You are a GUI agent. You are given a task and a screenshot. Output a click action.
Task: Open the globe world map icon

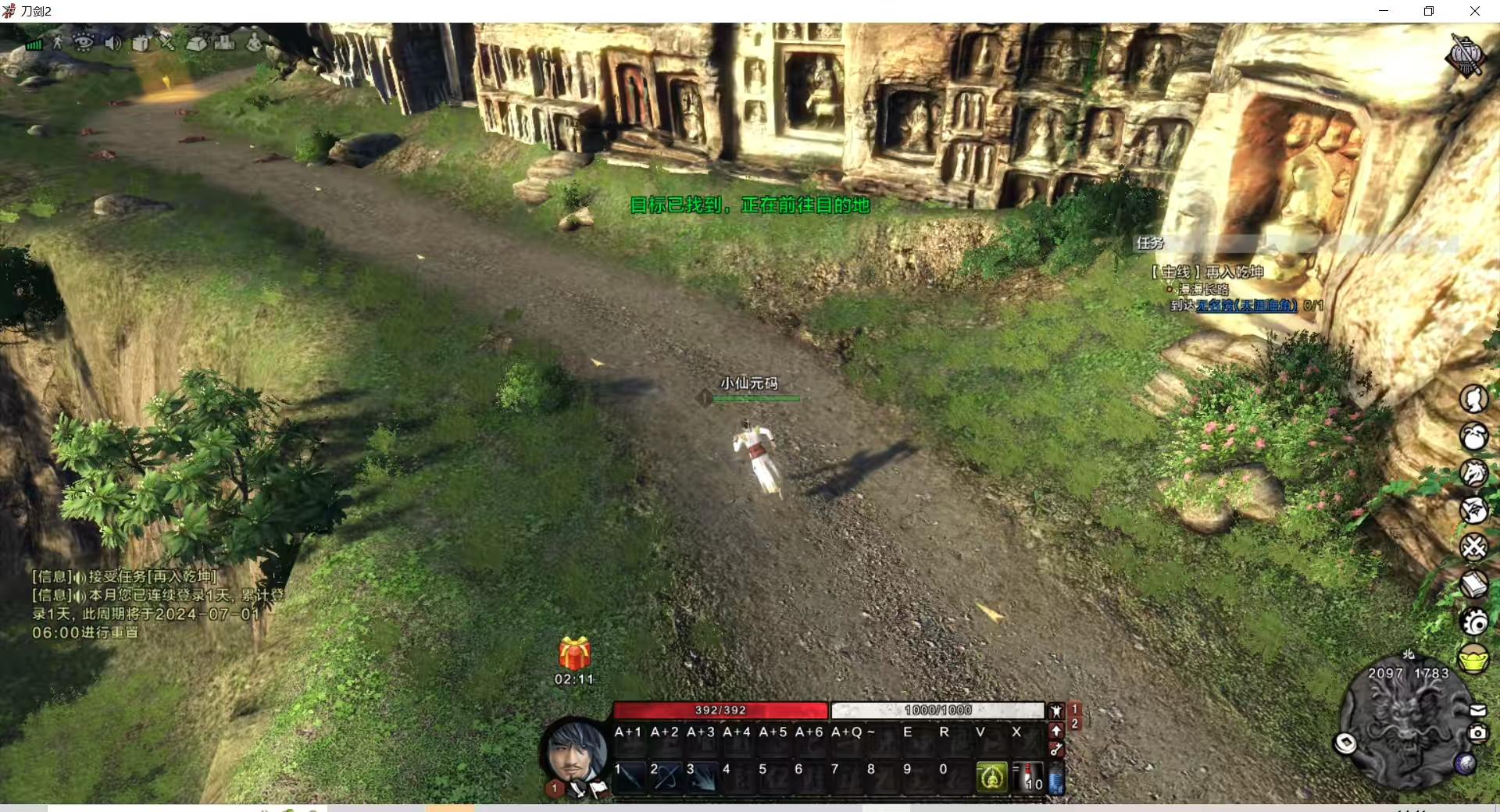(1465, 764)
